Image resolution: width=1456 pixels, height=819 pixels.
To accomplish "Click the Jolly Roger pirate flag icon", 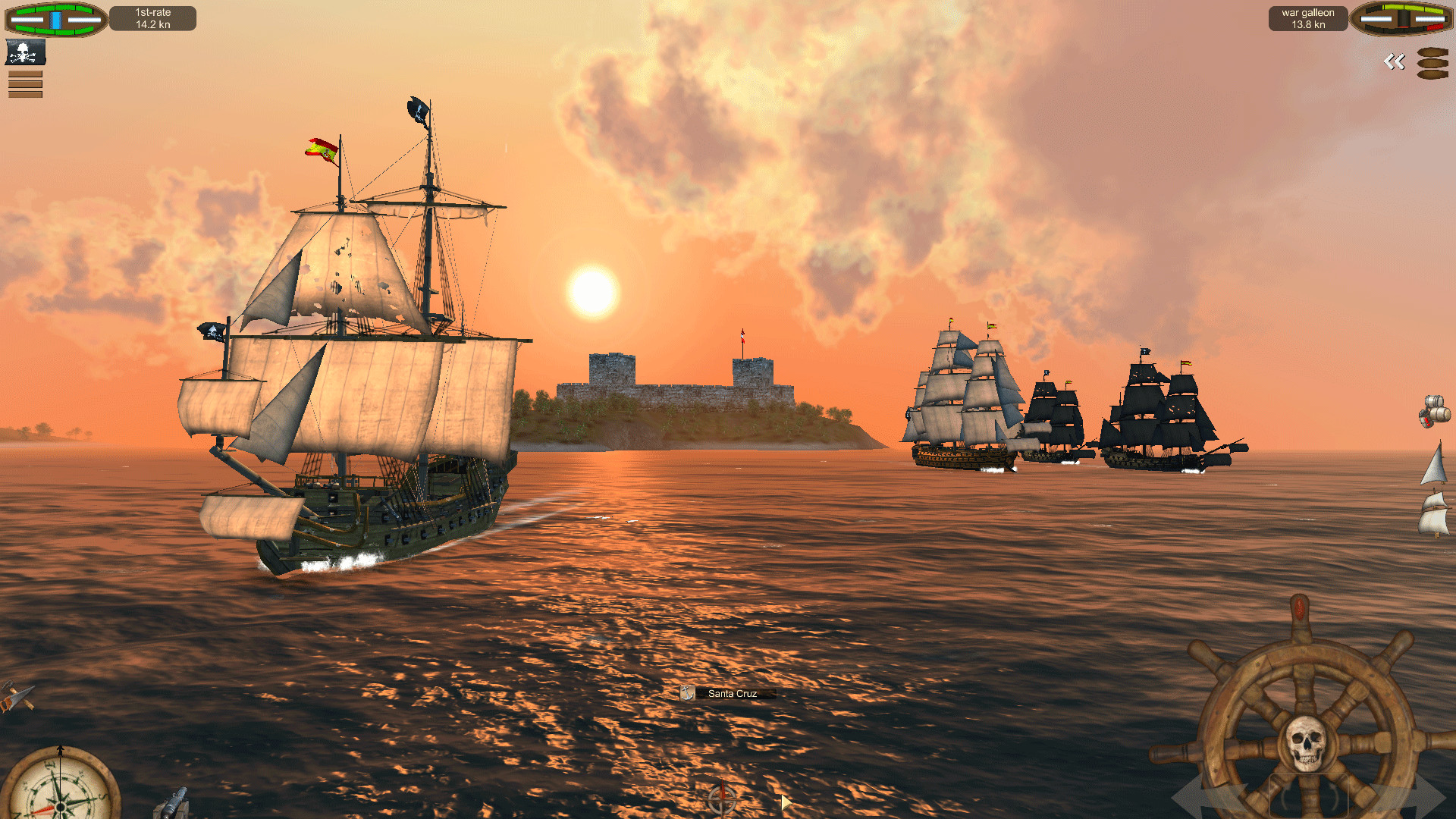I will [25, 52].
